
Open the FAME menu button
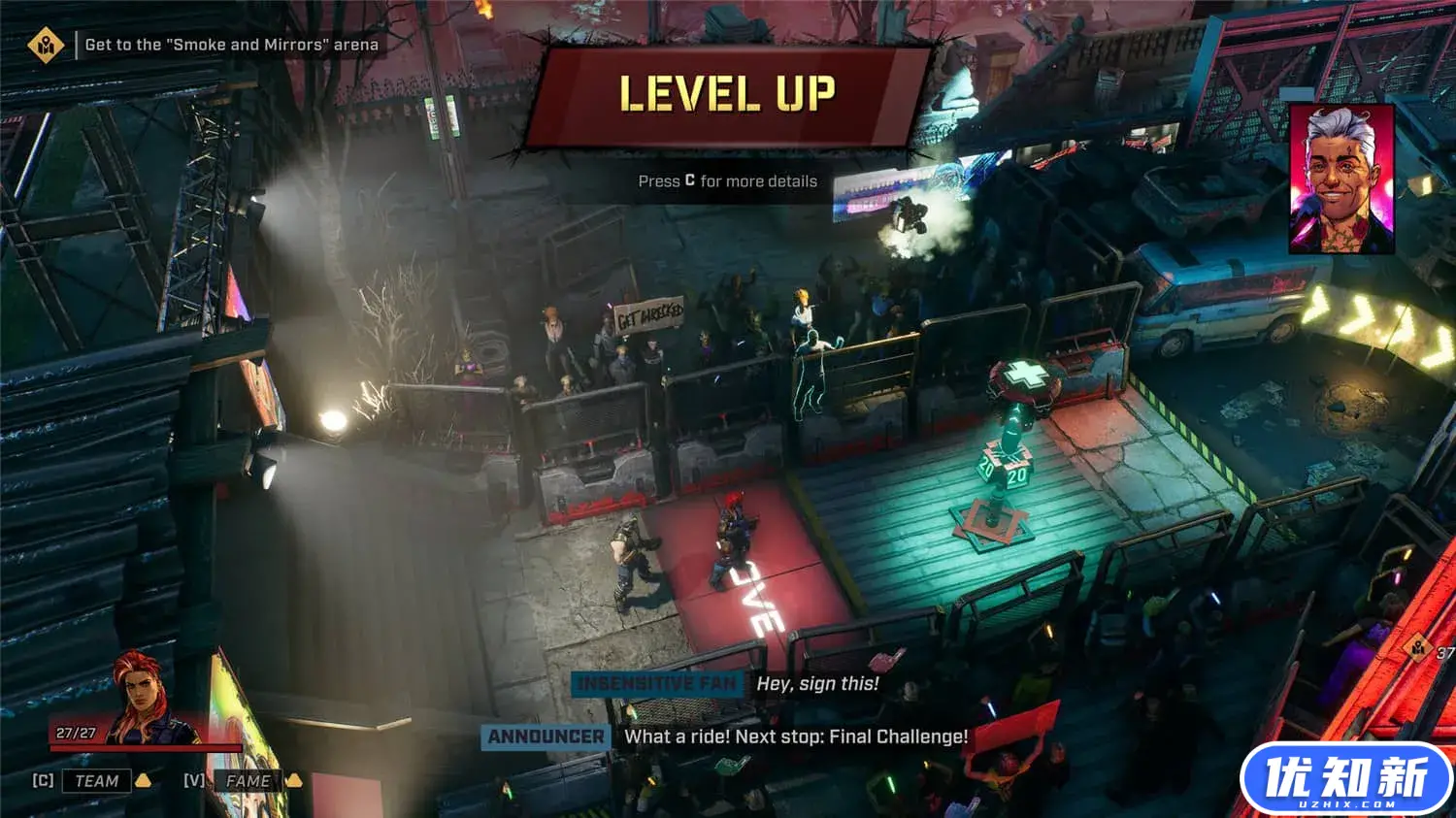pyautogui.click(x=248, y=781)
